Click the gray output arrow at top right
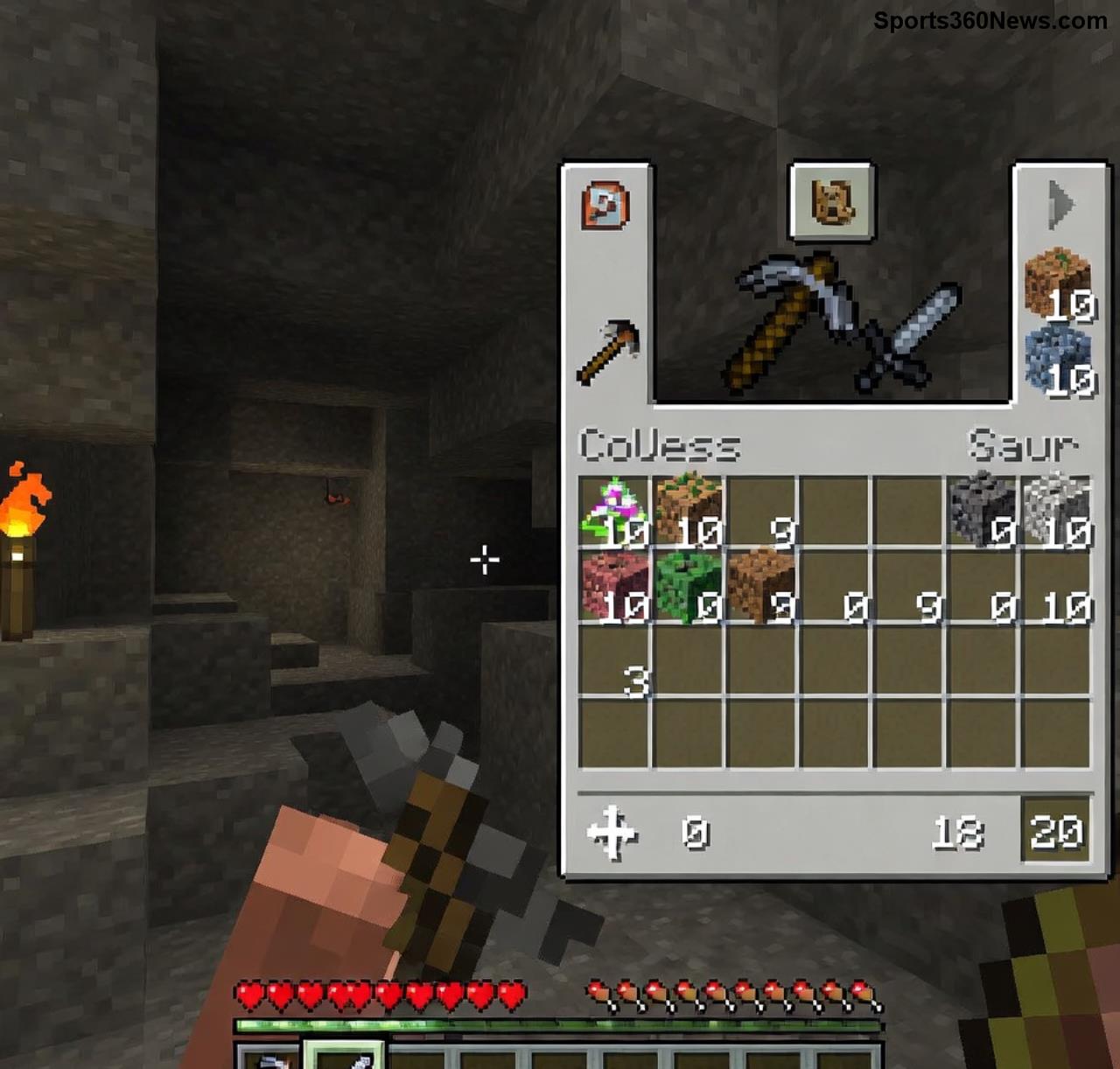 pos(1060,203)
